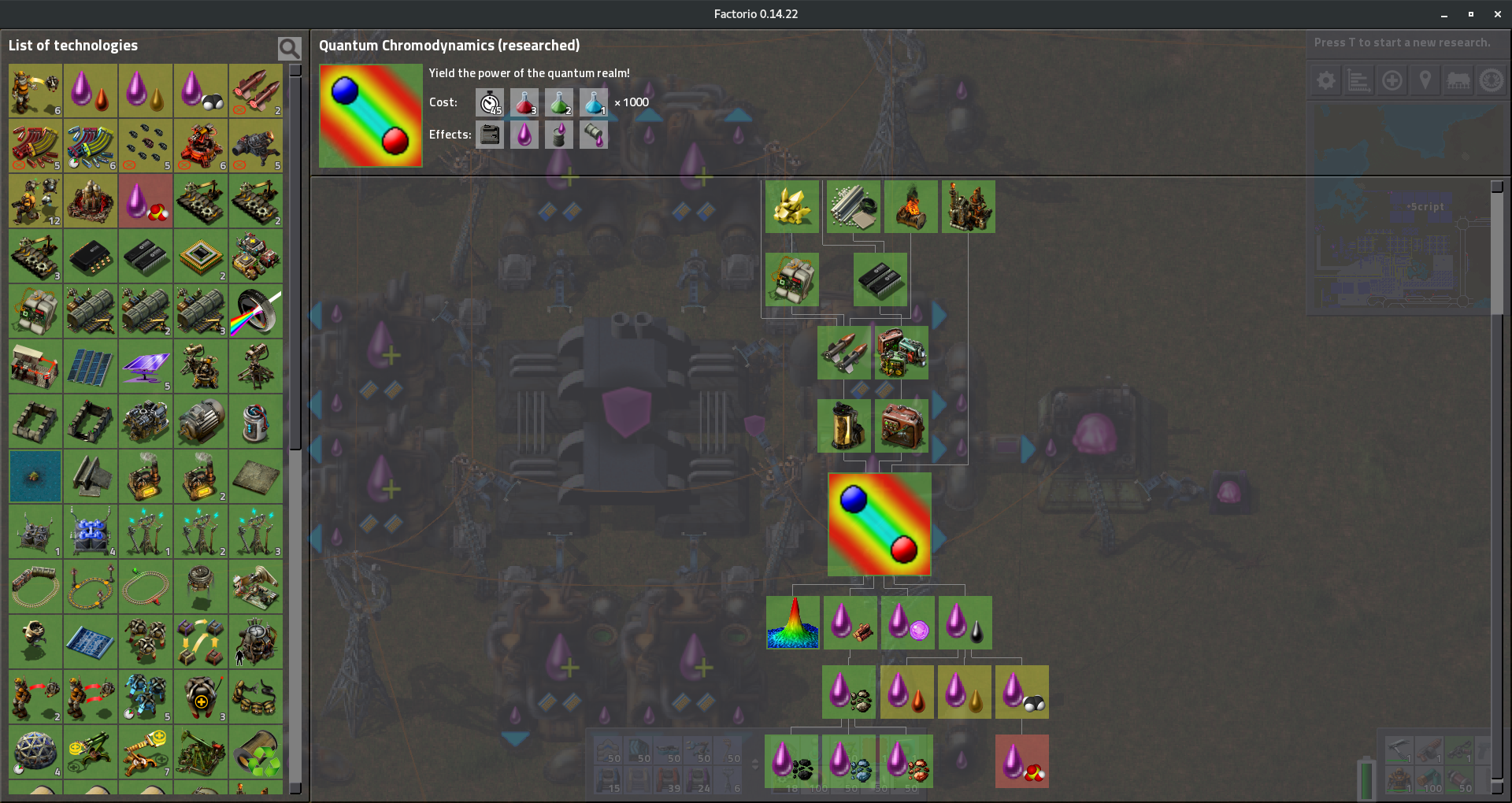Open the campfire prerequisite technology

pos(911,207)
